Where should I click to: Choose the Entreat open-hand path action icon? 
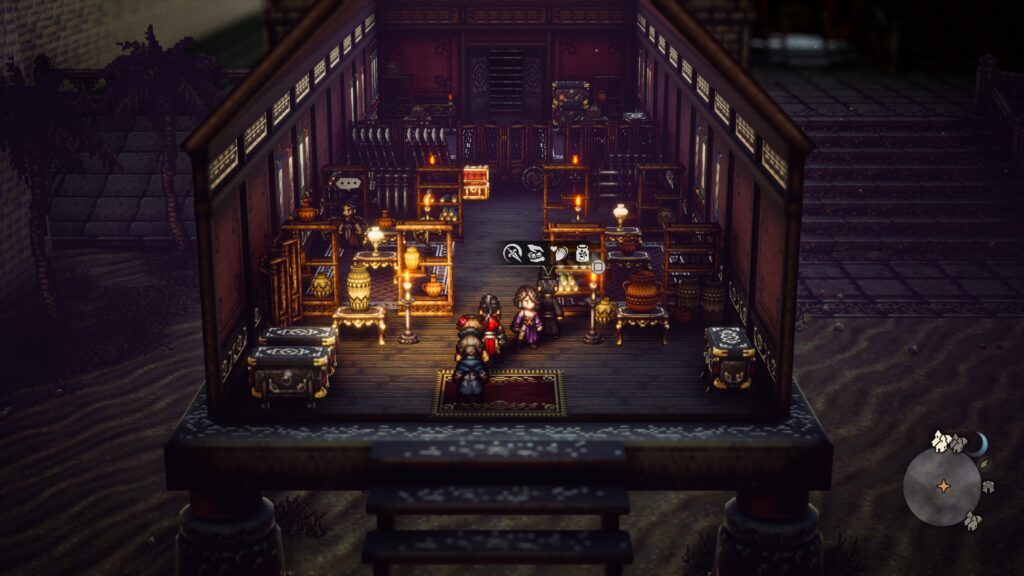[536, 254]
